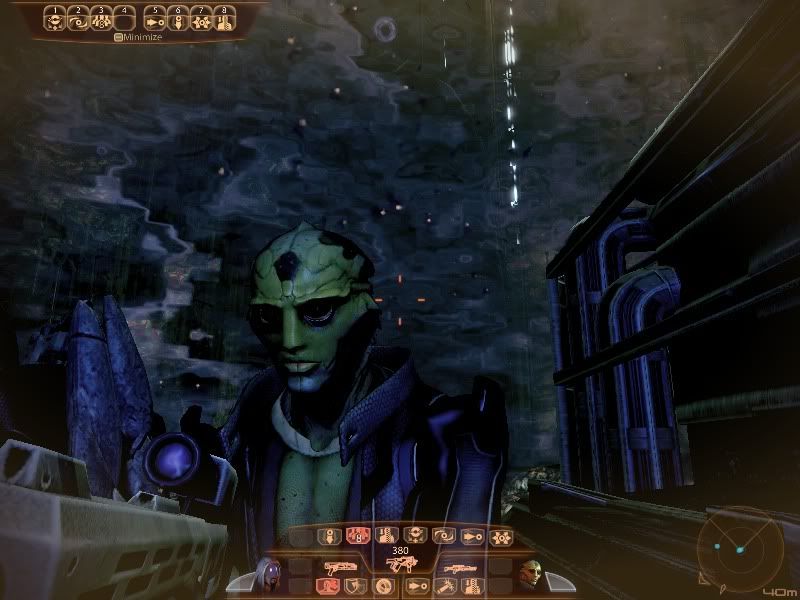
Task: Use the power in quick slot 8
Action: point(224,19)
